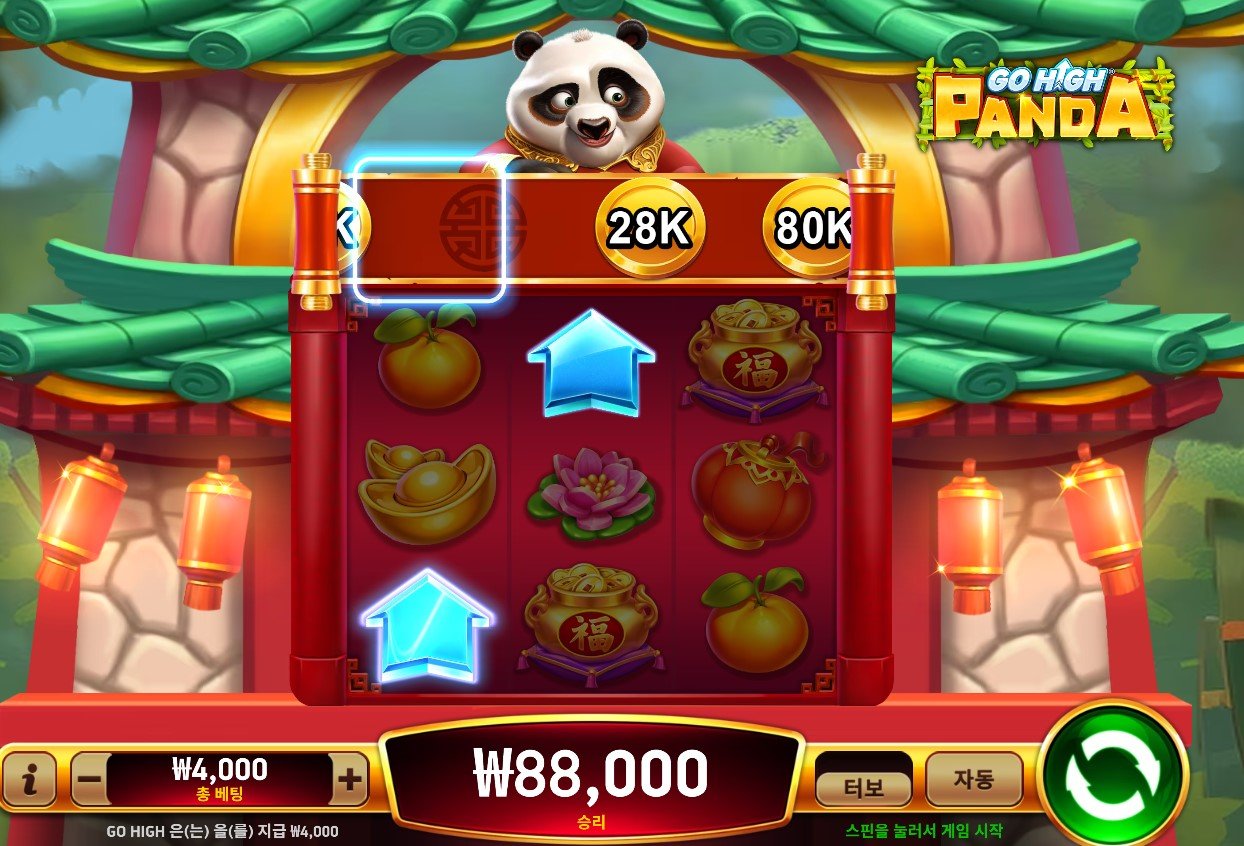Image resolution: width=1244 pixels, height=846 pixels.
Task: Open the 자동 autoplay button
Action: (973, 780)
